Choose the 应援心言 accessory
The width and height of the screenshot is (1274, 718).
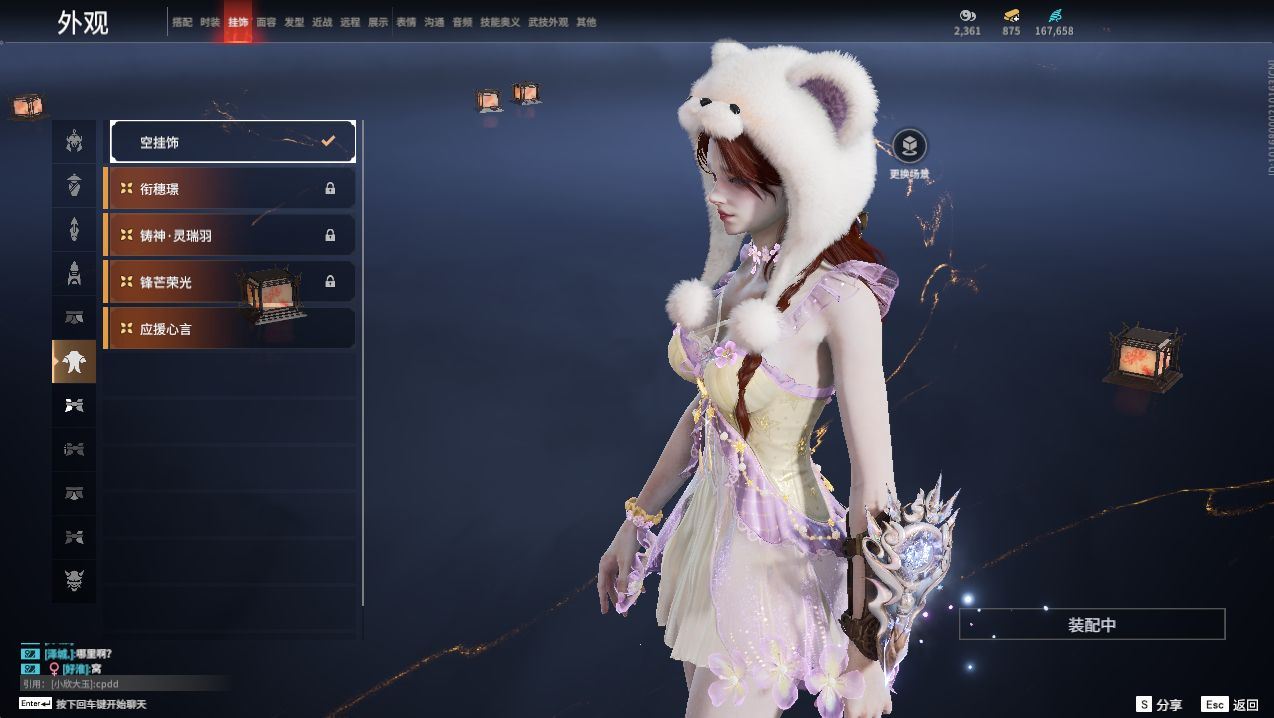(x=230, y=328)
